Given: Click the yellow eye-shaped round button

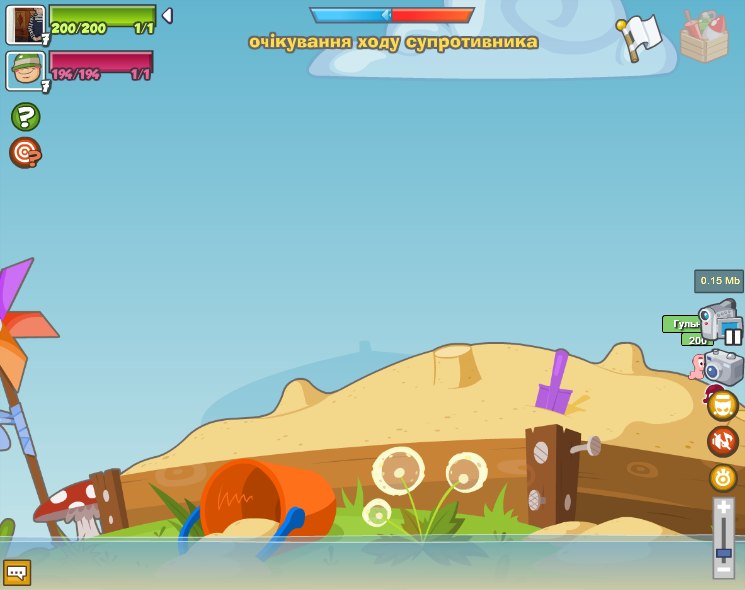Looking at the screenshot, I should [723, 477].
